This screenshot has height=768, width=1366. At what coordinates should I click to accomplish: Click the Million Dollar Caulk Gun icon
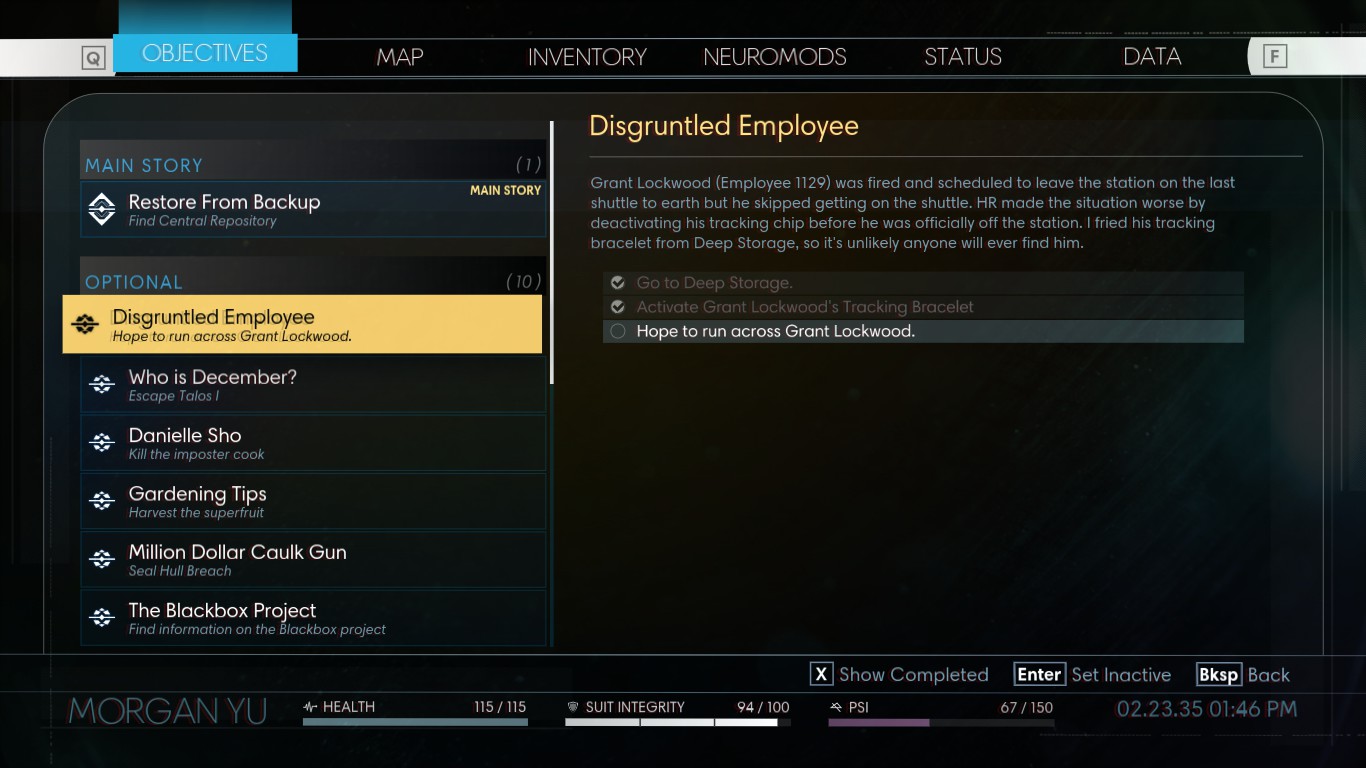(x=101, y=558)
